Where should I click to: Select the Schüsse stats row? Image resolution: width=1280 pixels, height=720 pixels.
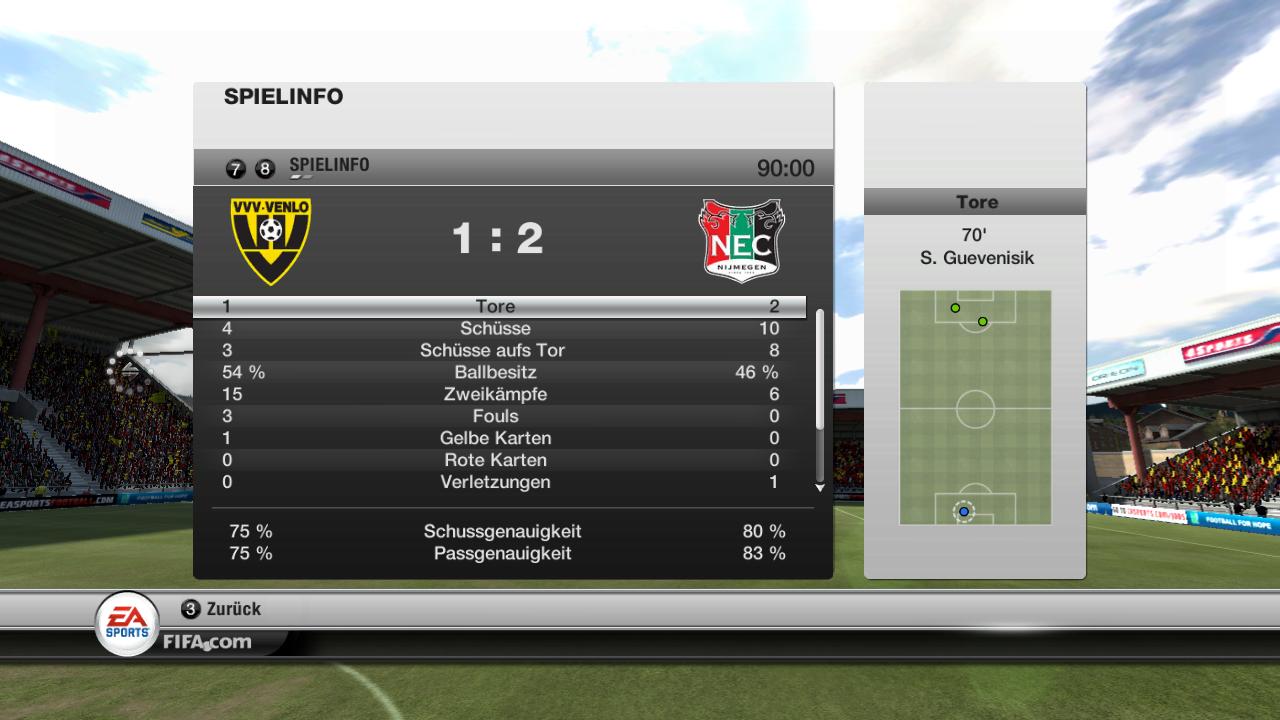[497, 329]
